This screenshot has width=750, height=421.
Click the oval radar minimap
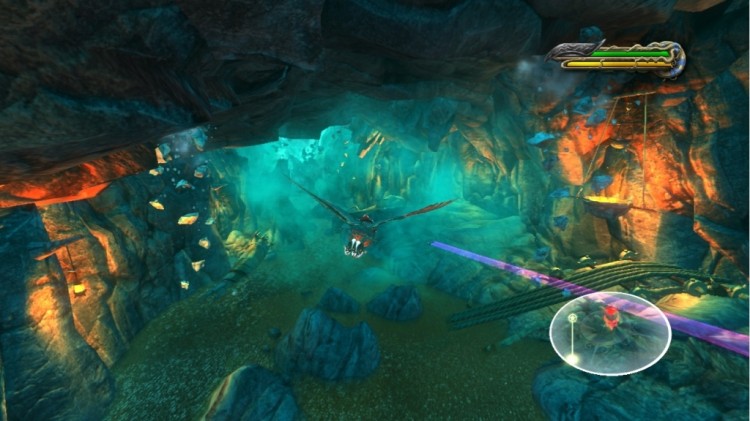click(610, 333)
